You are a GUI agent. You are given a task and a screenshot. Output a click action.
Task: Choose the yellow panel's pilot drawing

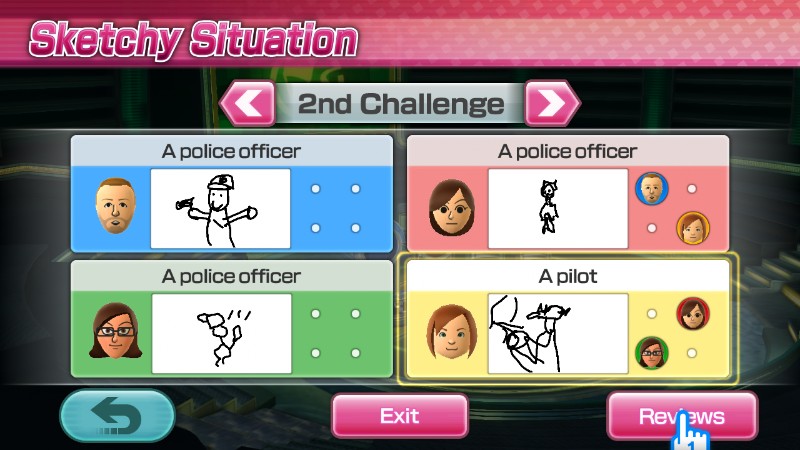pyautogui.click(x=557, y=332)
